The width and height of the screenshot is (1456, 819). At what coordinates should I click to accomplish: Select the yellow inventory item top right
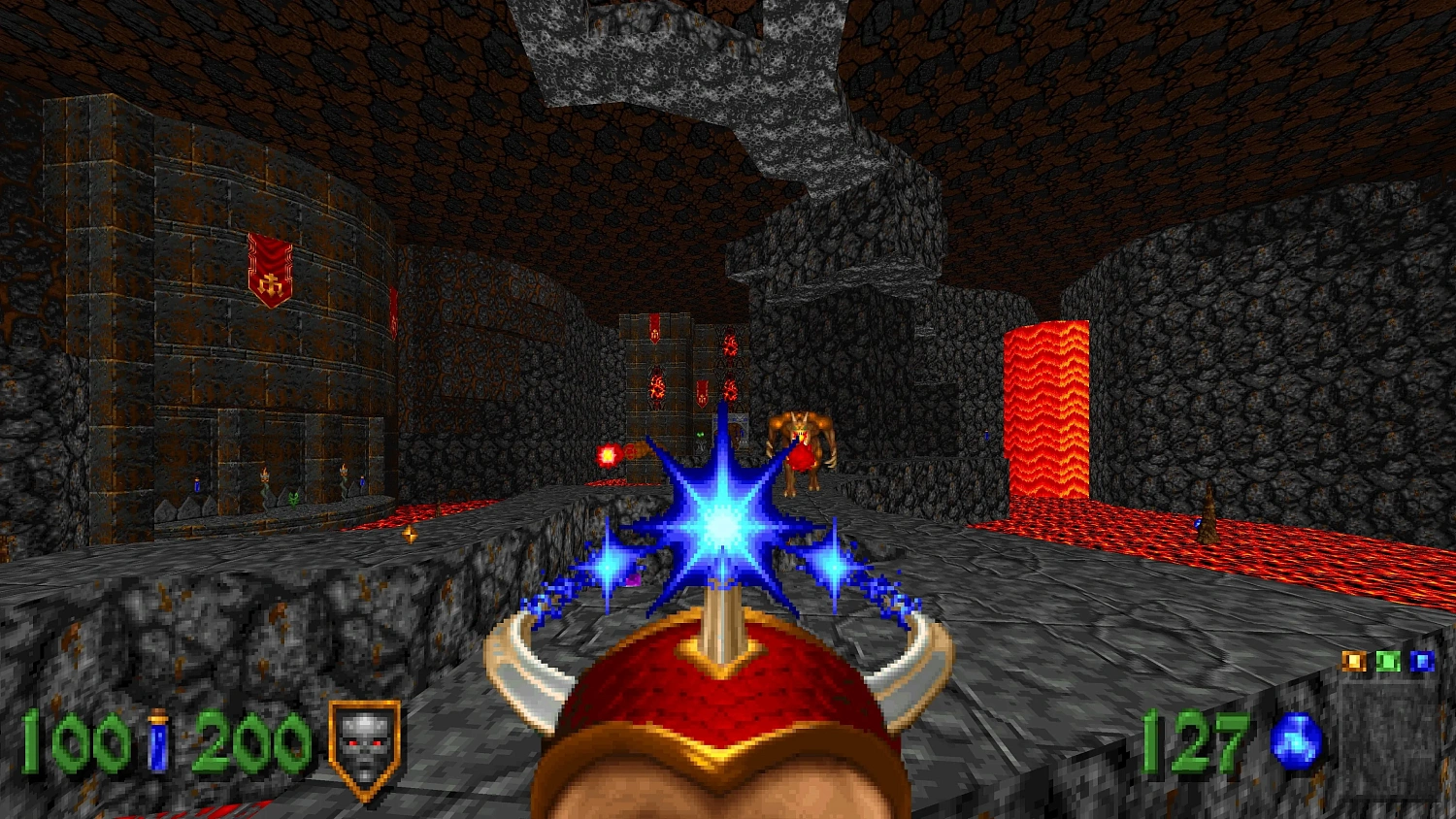click(x=1354, y=661)
